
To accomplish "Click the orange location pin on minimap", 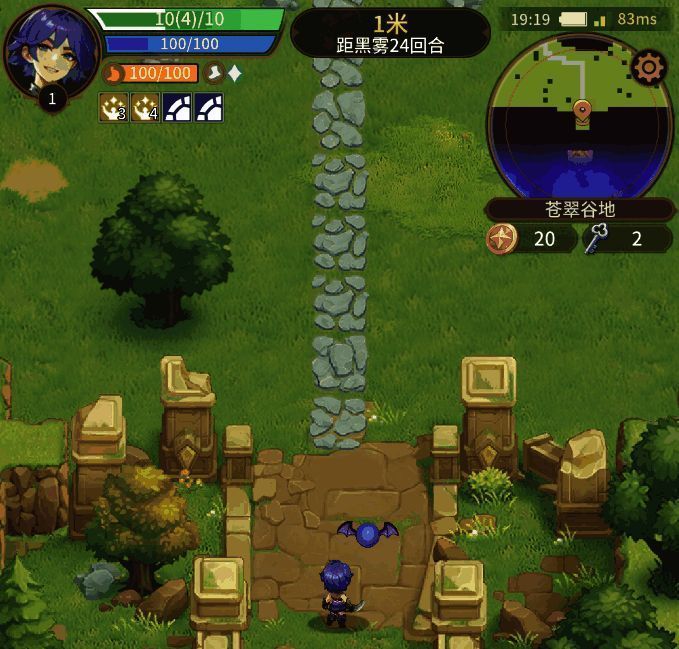I will (x=581, y=111).
